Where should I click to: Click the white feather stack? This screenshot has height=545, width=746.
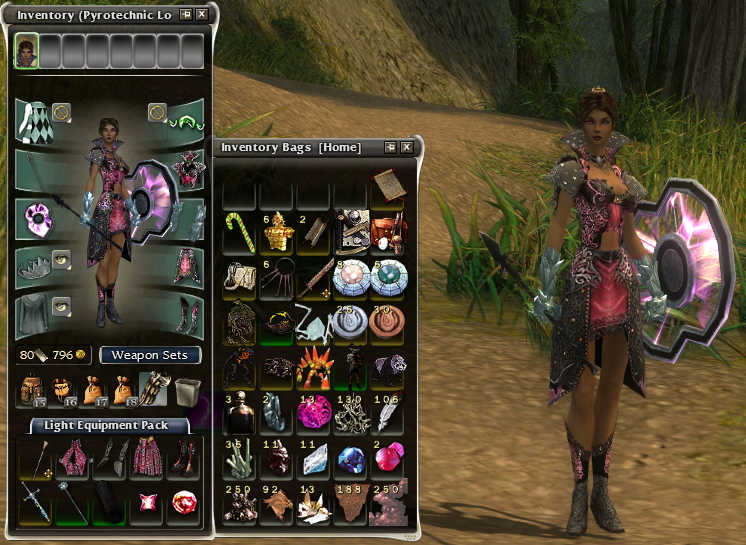pyautogui.click(x=387, y=412)
